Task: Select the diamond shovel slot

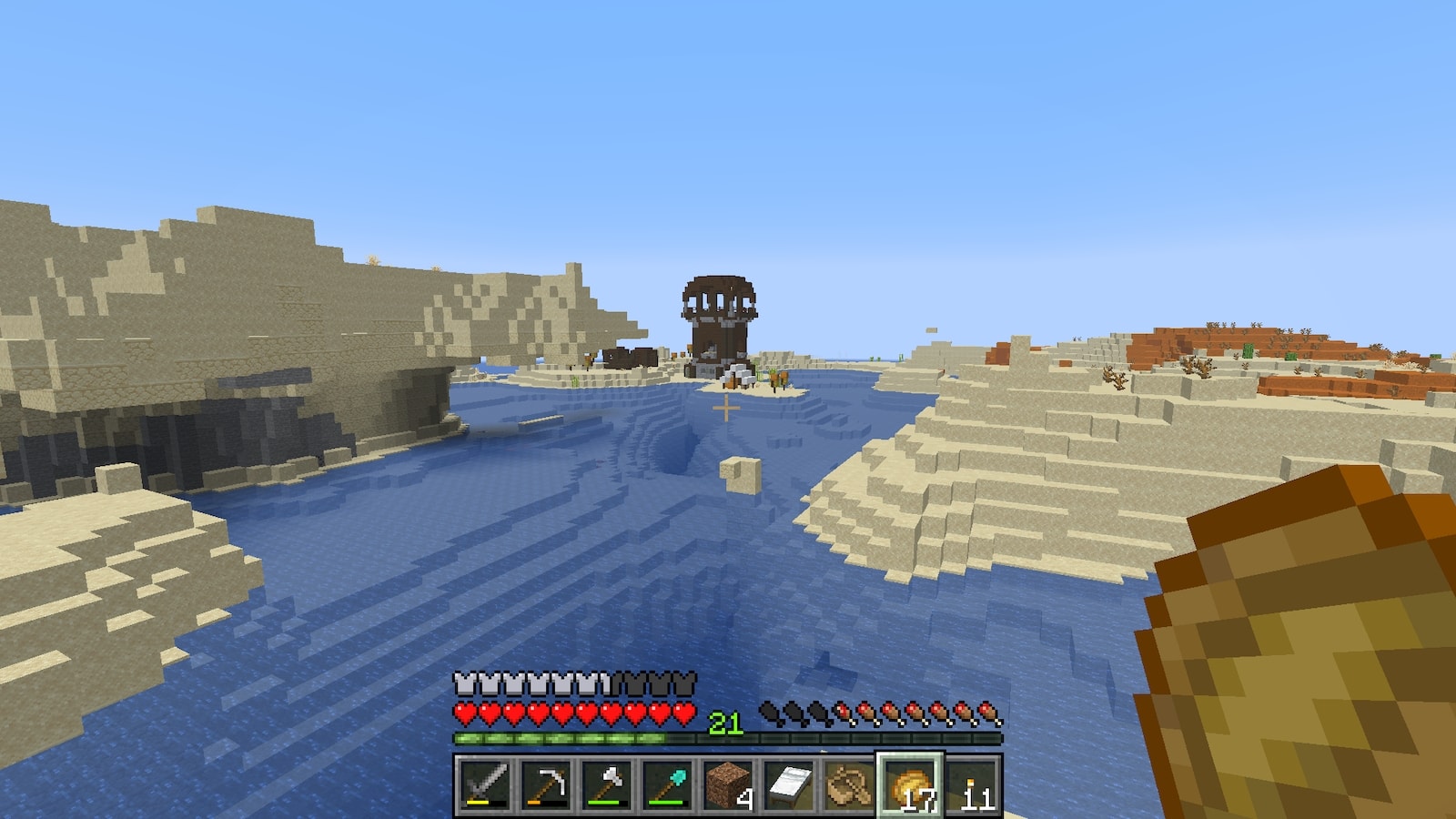Action: (667, 784)
